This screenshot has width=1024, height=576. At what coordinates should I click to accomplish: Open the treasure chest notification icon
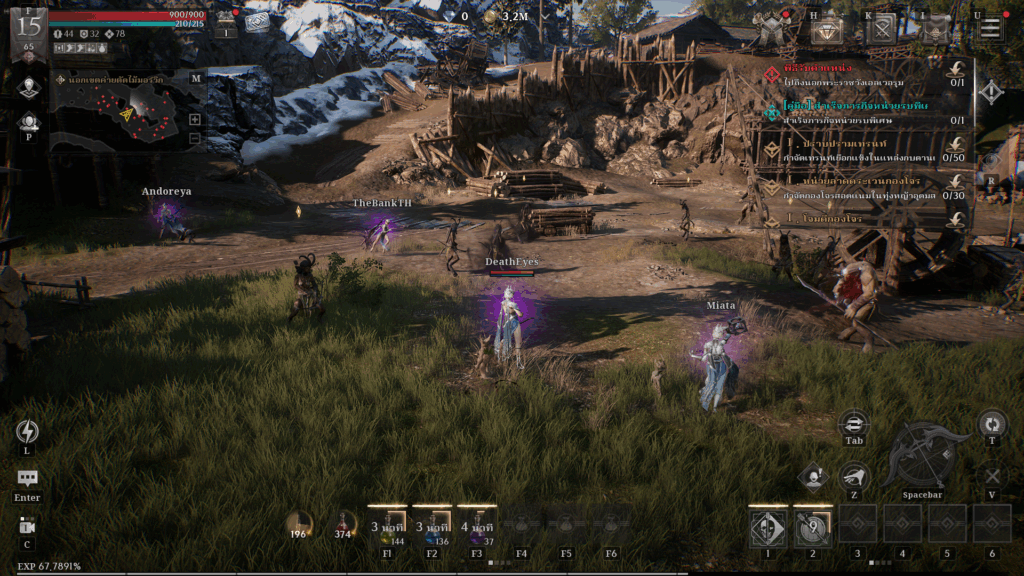227,20
